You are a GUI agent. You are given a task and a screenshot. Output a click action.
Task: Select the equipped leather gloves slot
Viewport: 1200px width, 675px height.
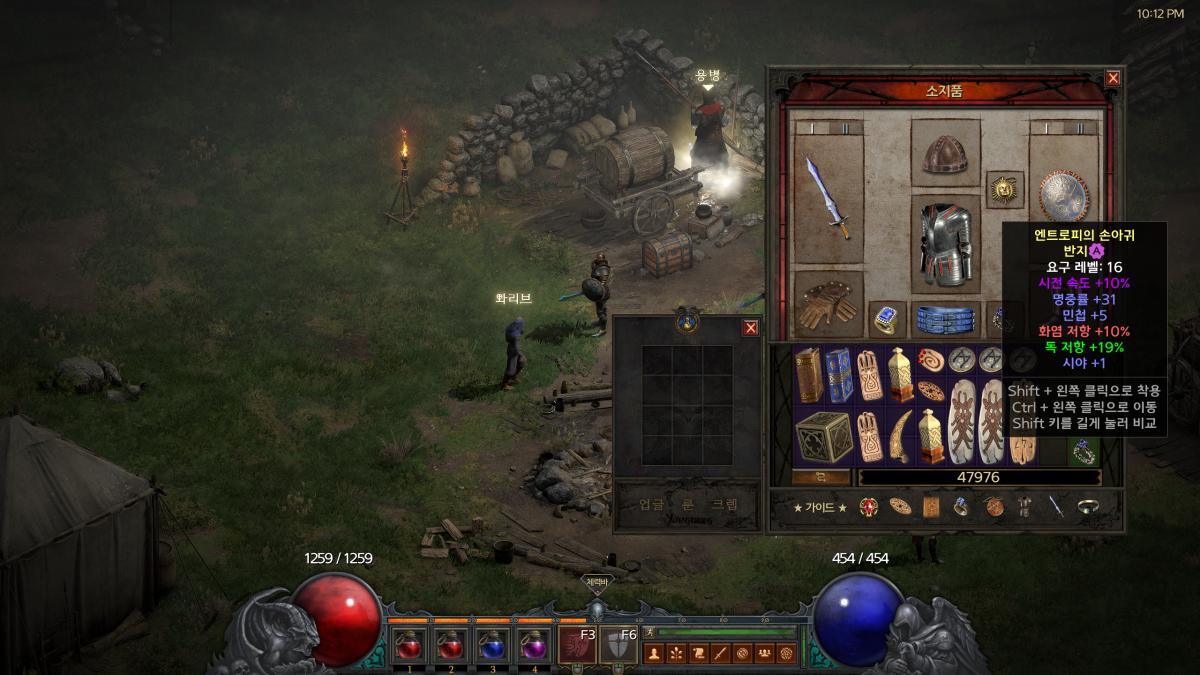pyautogui.click(x=828, y=305)
